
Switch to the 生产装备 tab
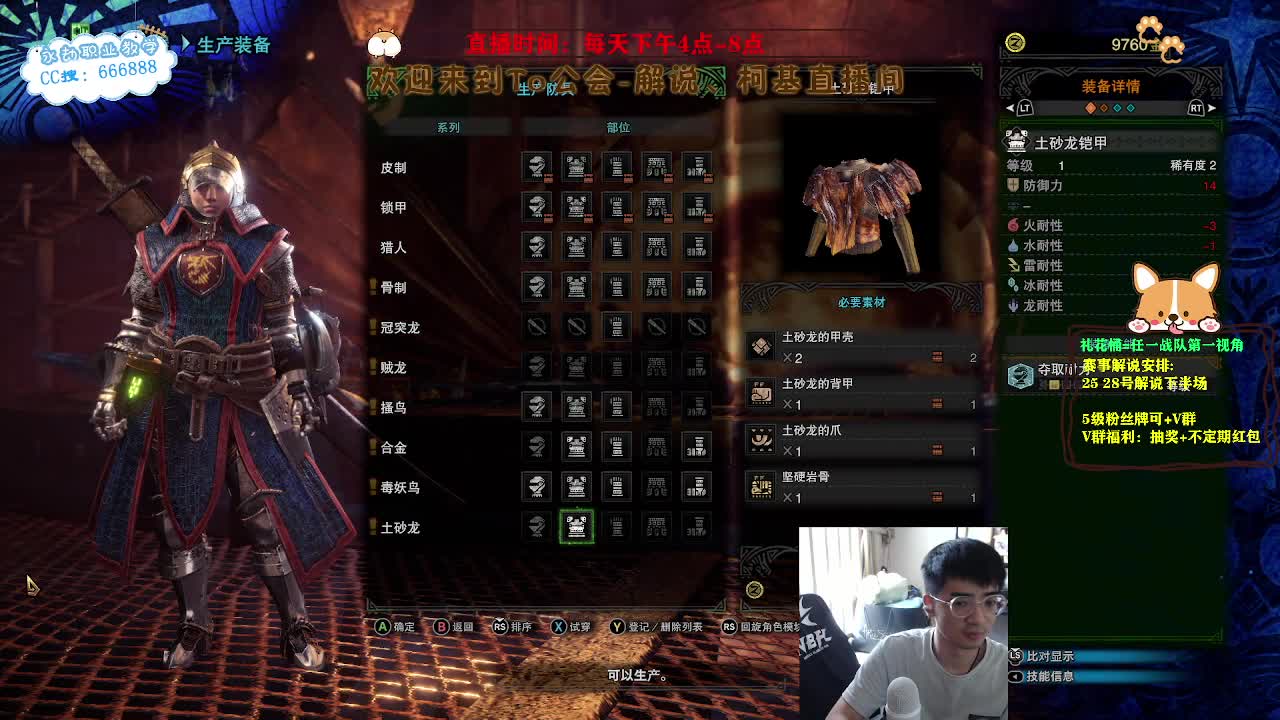(x=232, y=44)
